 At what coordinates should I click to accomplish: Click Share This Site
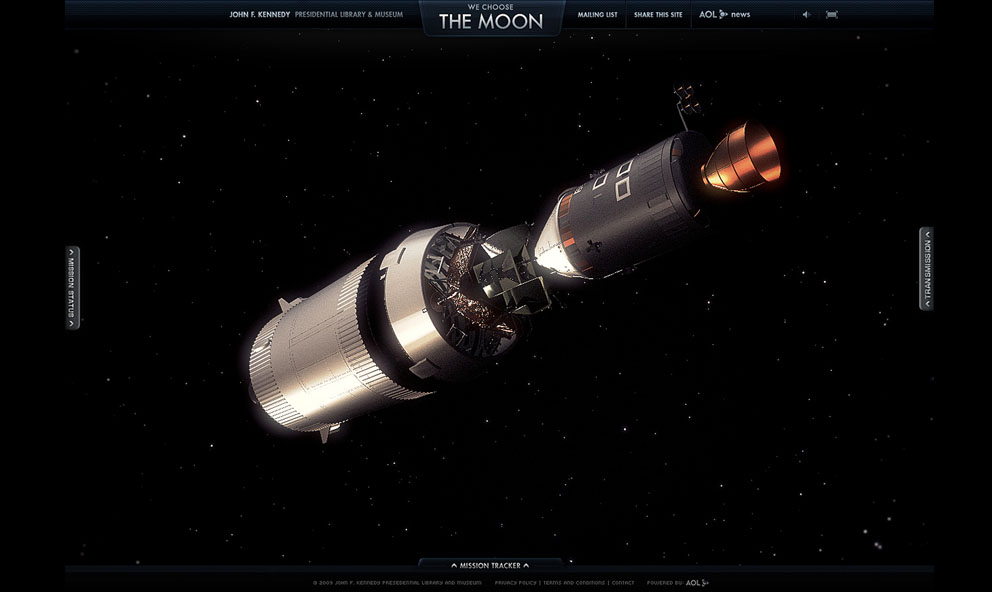click(658, 15)
